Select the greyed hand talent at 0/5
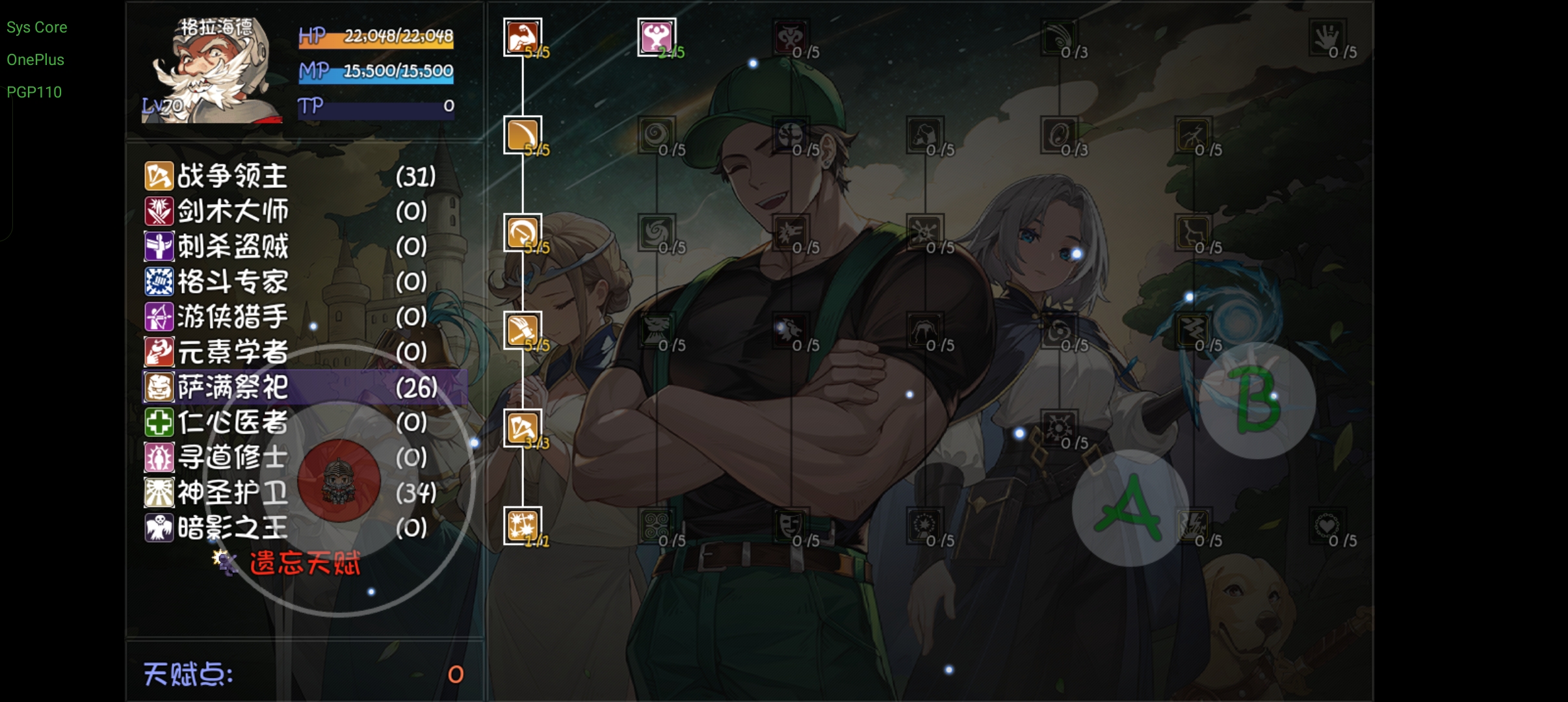The image size is (1568, 702). (1327, 37)
